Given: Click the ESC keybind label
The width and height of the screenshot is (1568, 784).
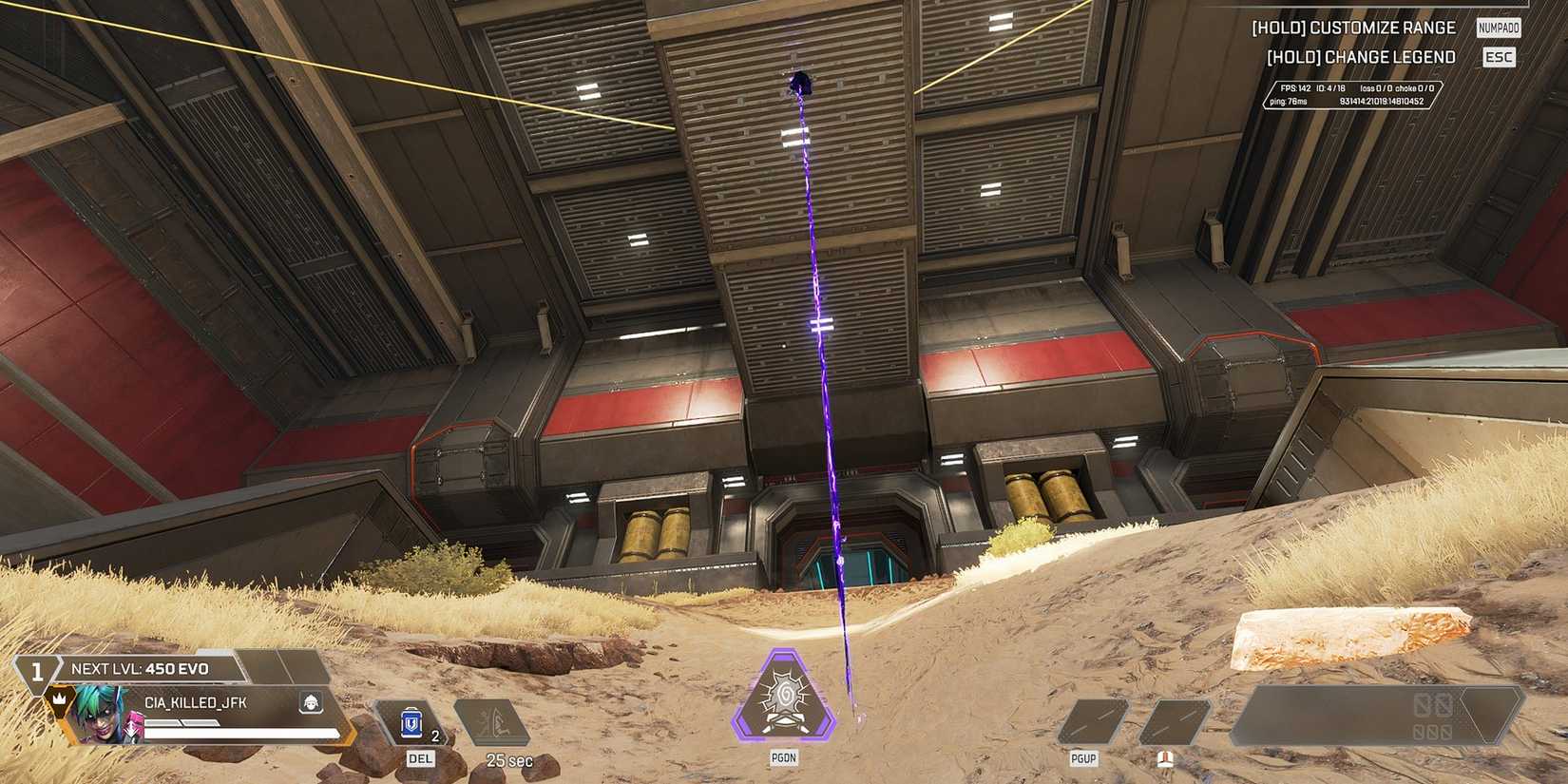Looking at the screenshot, I should [x=1498, y=57].
